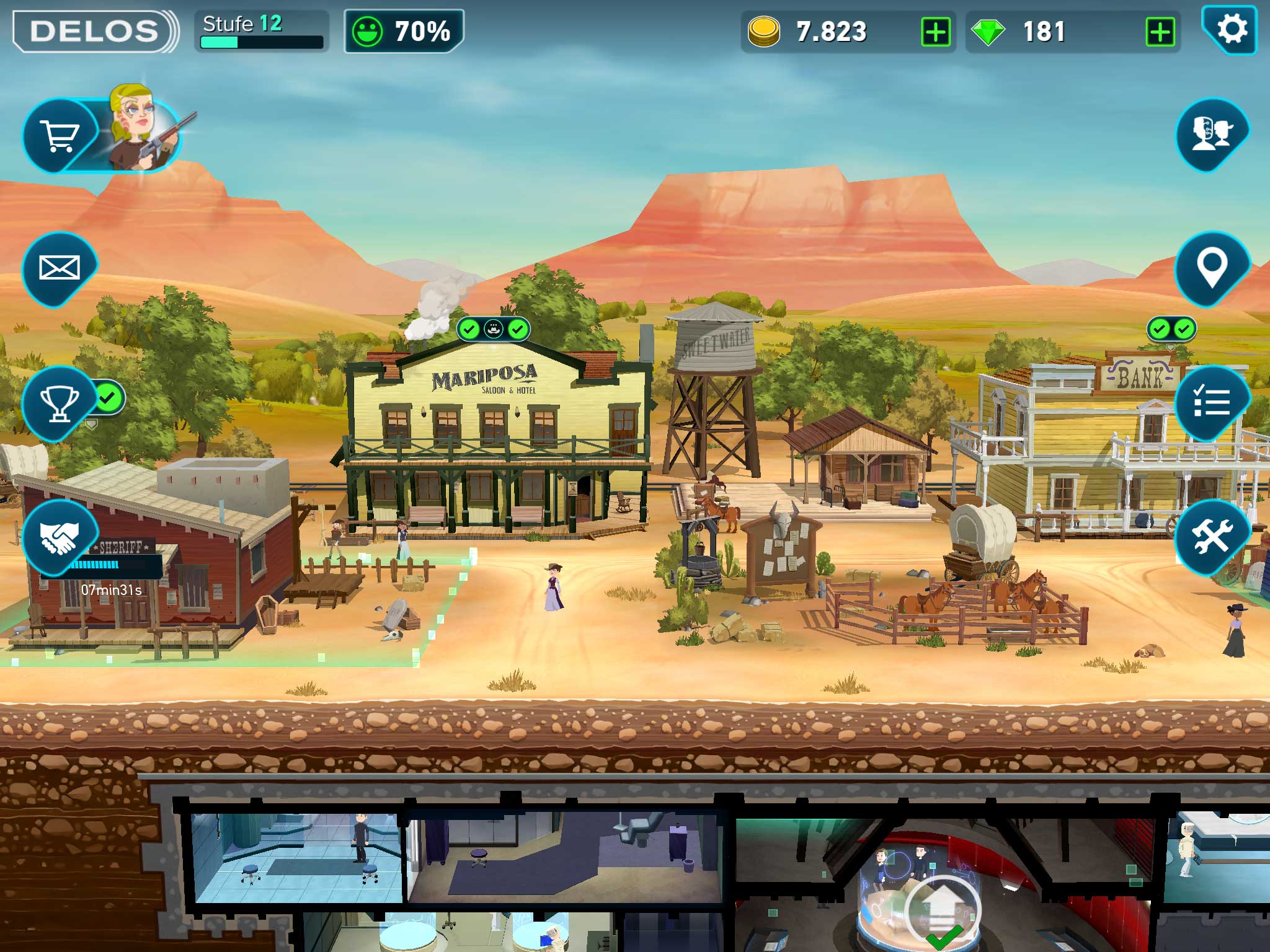The height and width of the screenshot is (952, 1270).
Task: View the trophy achievements
Action: [x=60, y=403]
